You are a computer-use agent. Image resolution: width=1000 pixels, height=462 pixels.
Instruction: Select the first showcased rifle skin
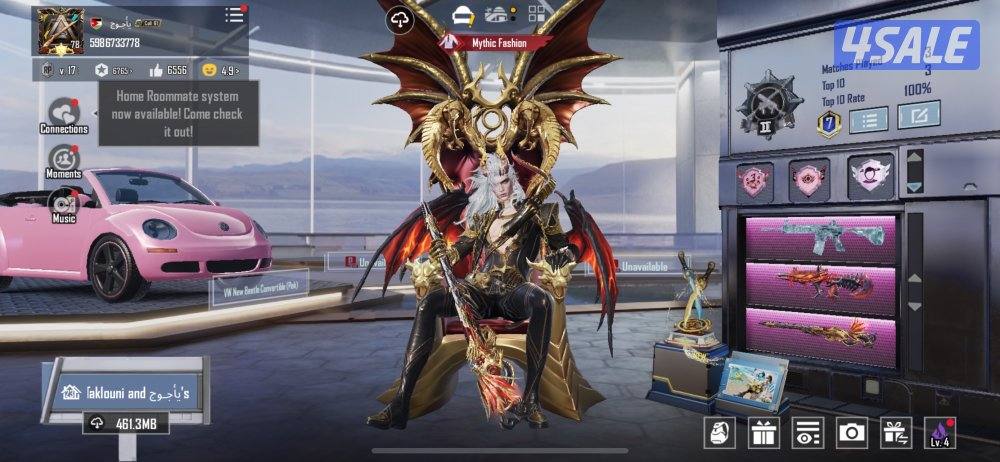pyautogui.click(x=821, y=239)
